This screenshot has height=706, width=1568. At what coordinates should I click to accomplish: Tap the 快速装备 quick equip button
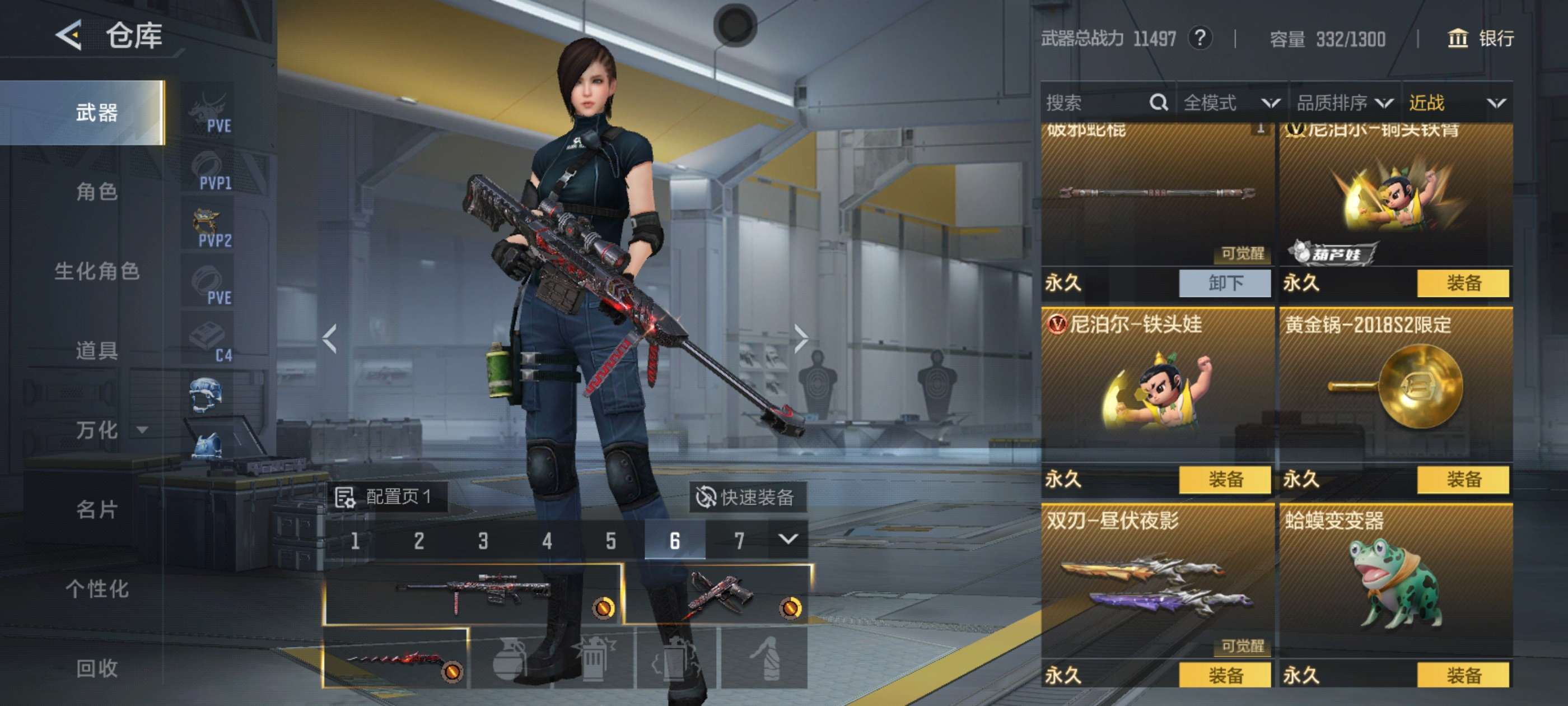pyautogui.click(x=747, y=497)
